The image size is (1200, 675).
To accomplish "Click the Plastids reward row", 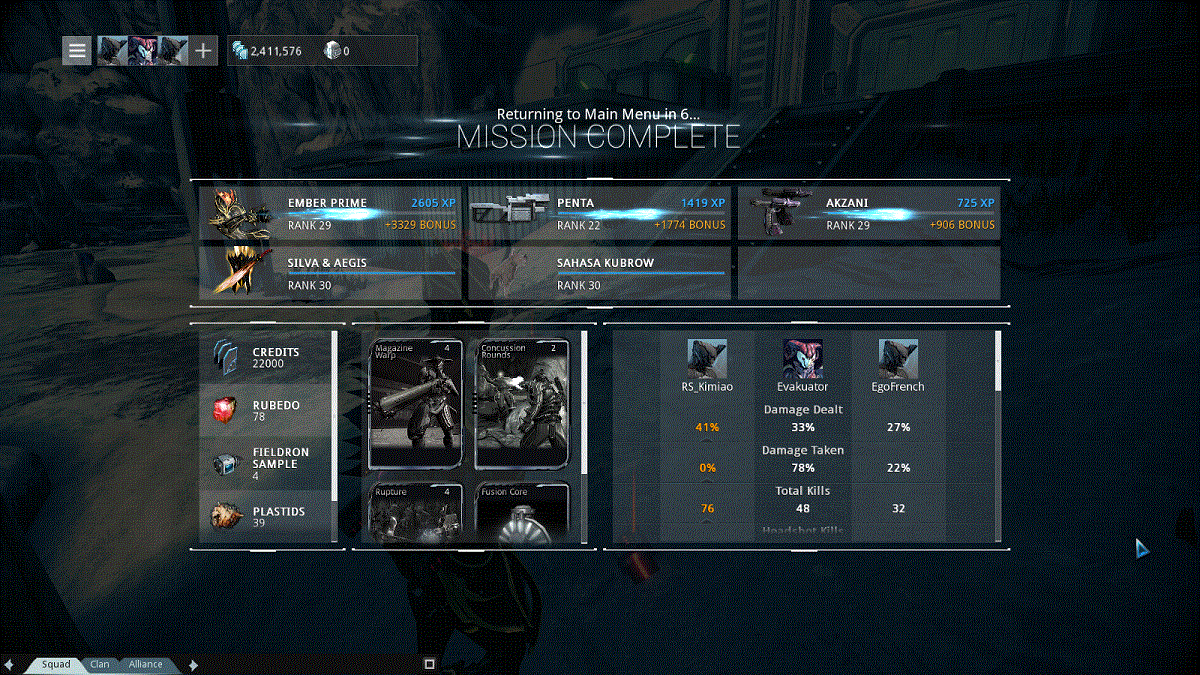I will click(267, 516).
